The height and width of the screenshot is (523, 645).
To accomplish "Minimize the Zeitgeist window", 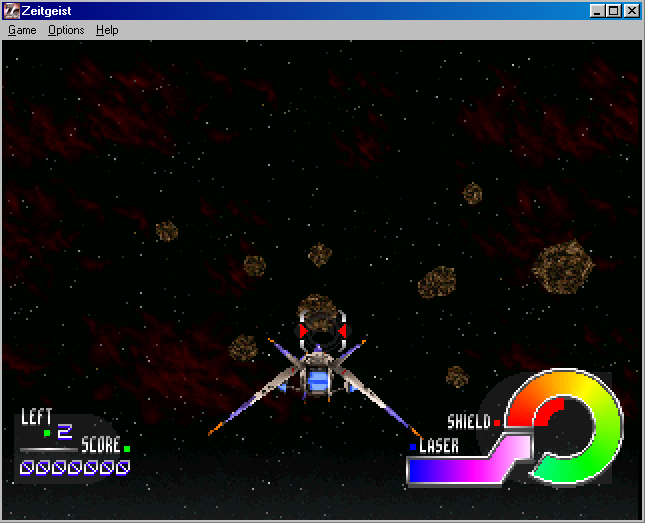I will [x=597, y=11].
